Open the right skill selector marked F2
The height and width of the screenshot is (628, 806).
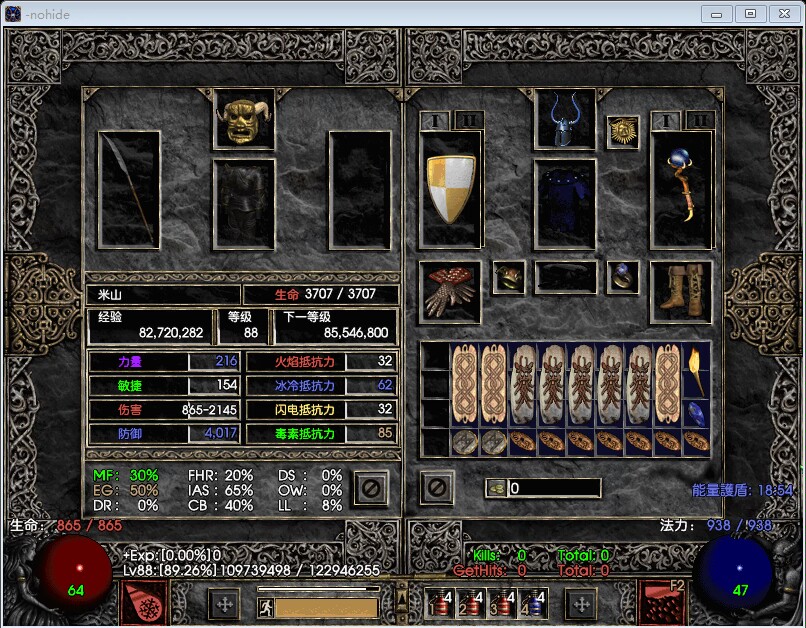(662, 603)
